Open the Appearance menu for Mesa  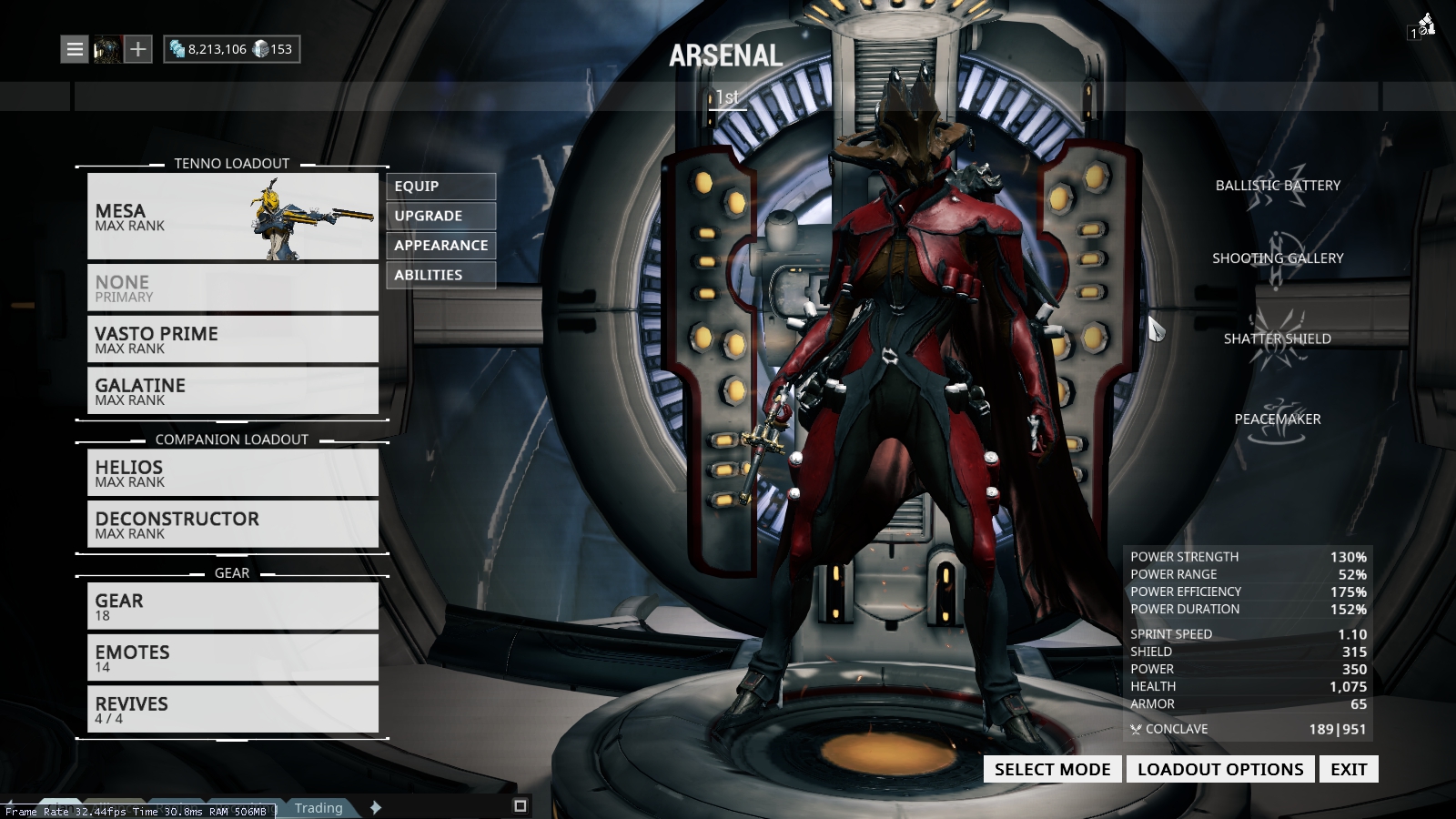point(440,245)
